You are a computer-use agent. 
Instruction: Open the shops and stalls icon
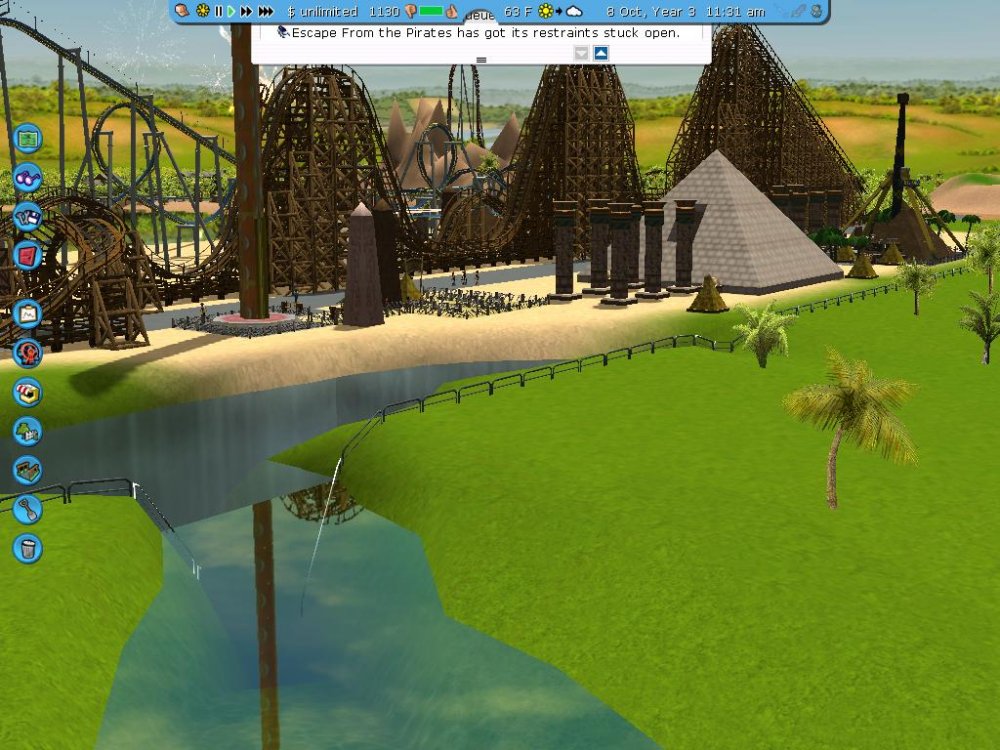tap(28, 391)
